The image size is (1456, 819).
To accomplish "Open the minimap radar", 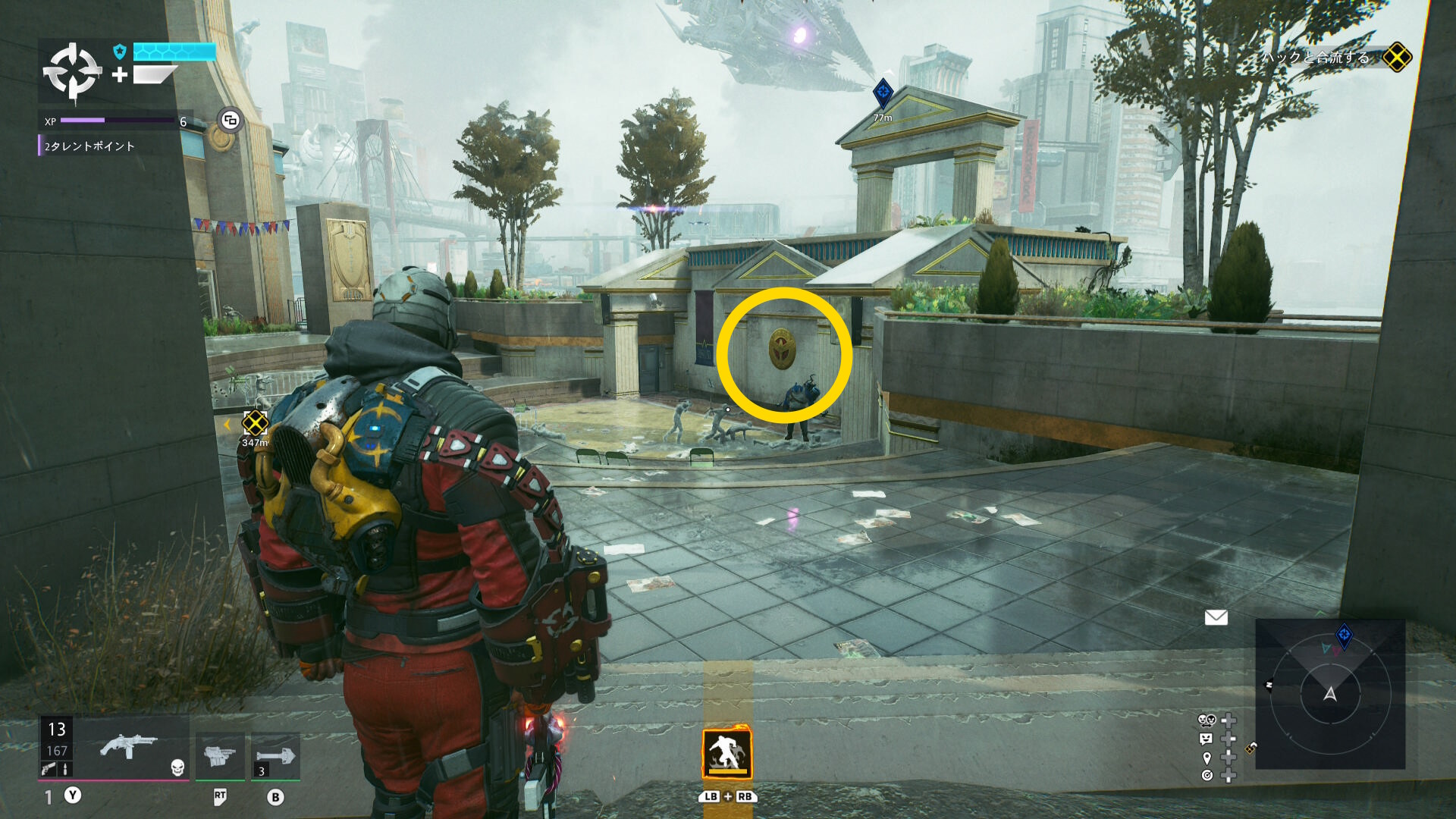I will pos(1330,694).
